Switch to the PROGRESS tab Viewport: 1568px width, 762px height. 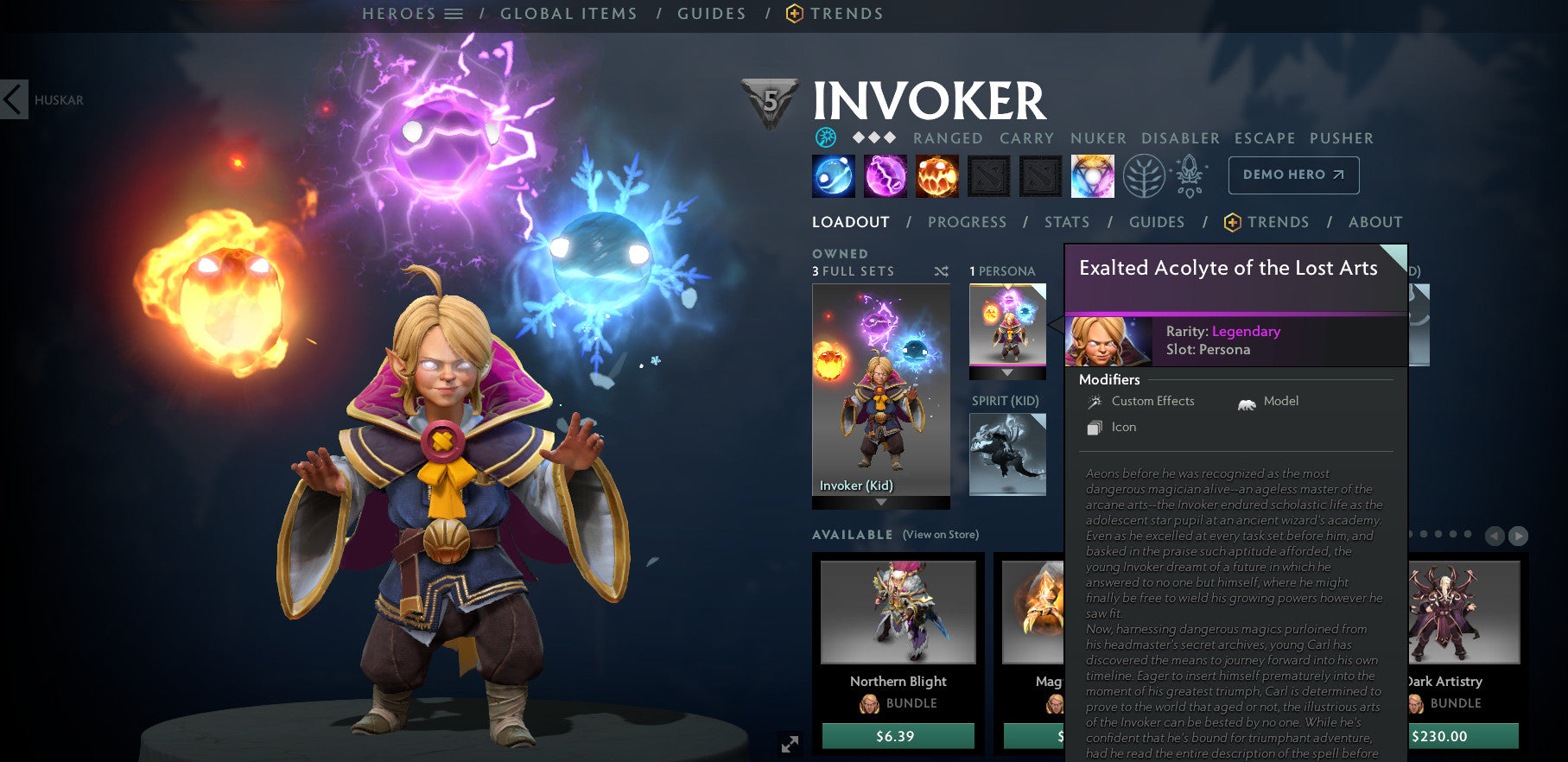coord(967,222)
